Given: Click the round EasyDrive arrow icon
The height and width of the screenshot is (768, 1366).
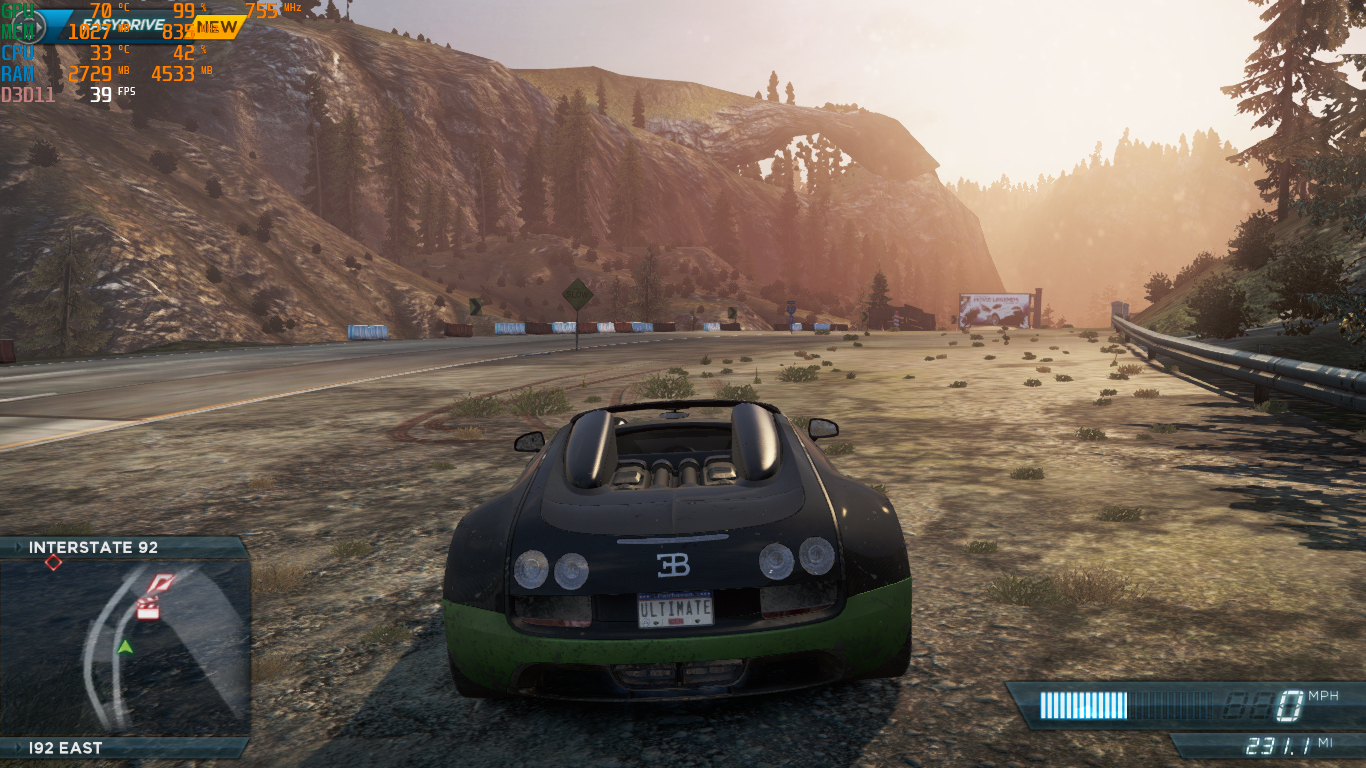Looking at the screenshot, I should coord(29,27).
